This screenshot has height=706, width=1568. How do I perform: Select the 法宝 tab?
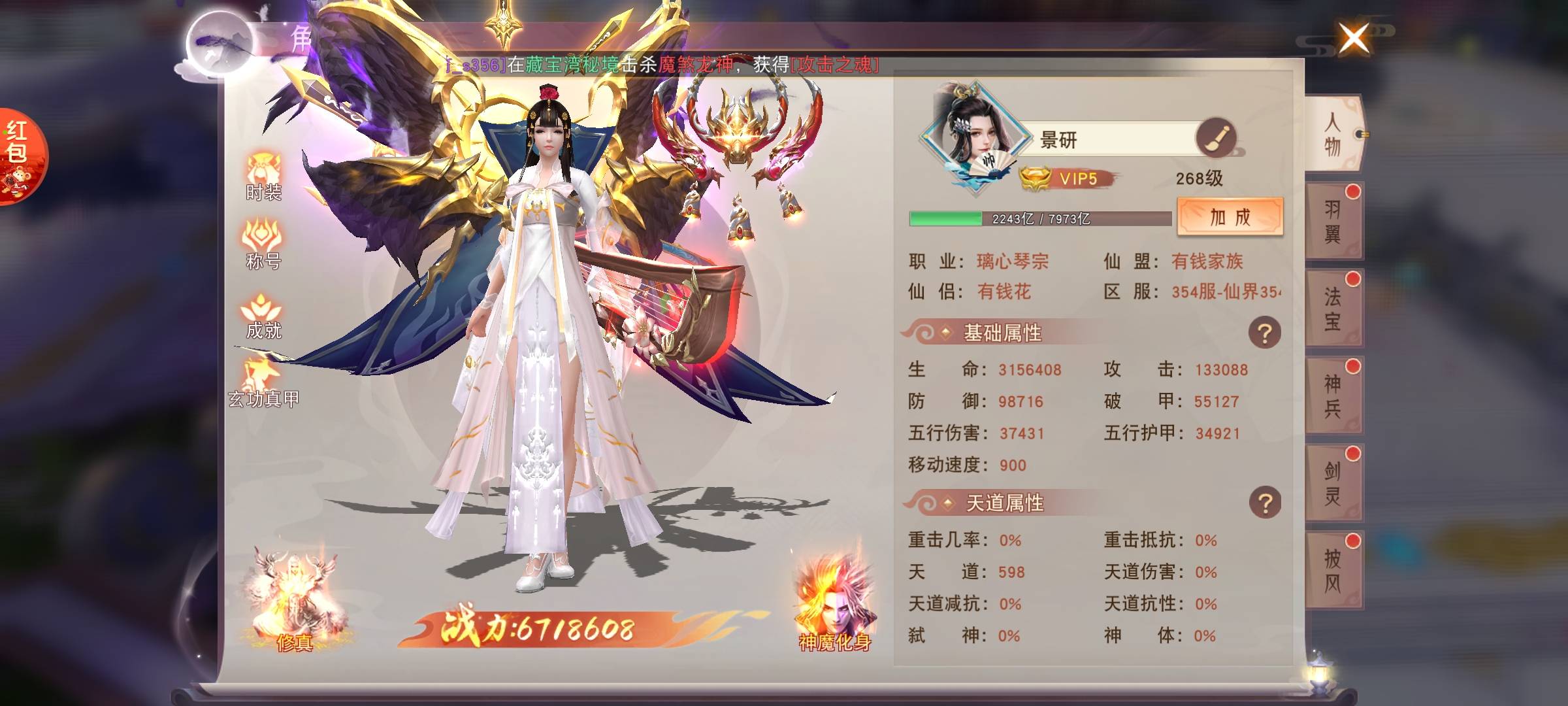pyautogui.click(x=1333, y=308)
